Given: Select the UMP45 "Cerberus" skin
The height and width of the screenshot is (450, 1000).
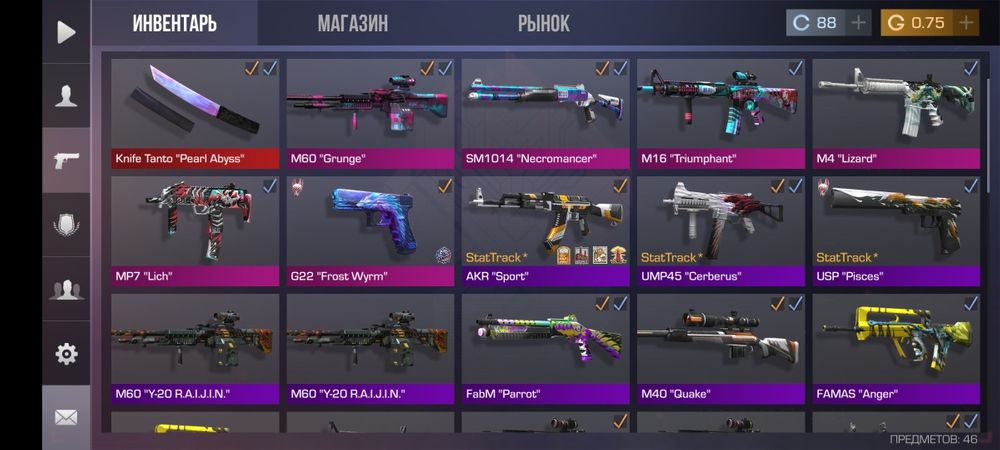Looking at the screenshot, I should (x=721, y=230).
